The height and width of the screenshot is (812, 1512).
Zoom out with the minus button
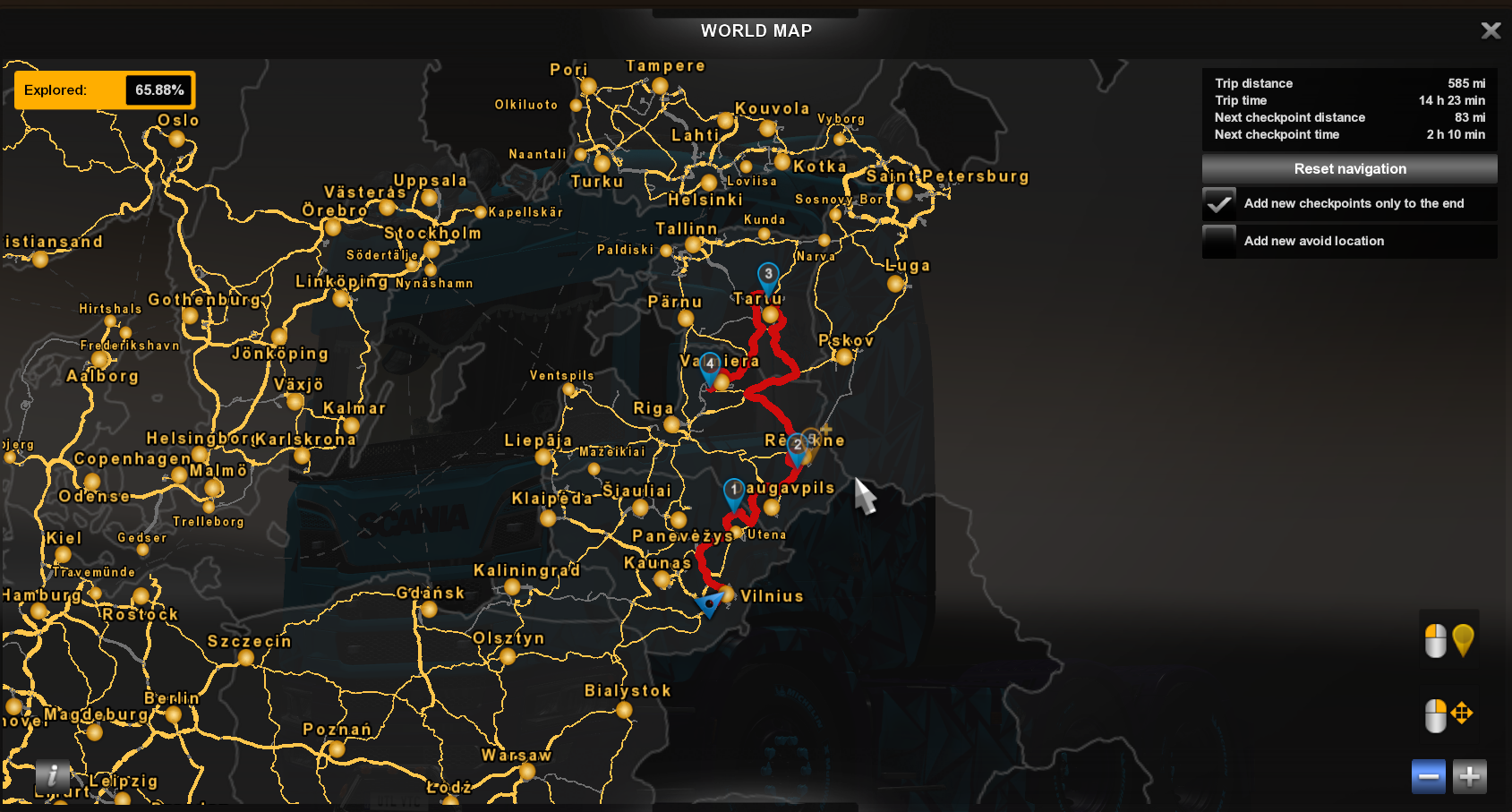pos(1429,776)
